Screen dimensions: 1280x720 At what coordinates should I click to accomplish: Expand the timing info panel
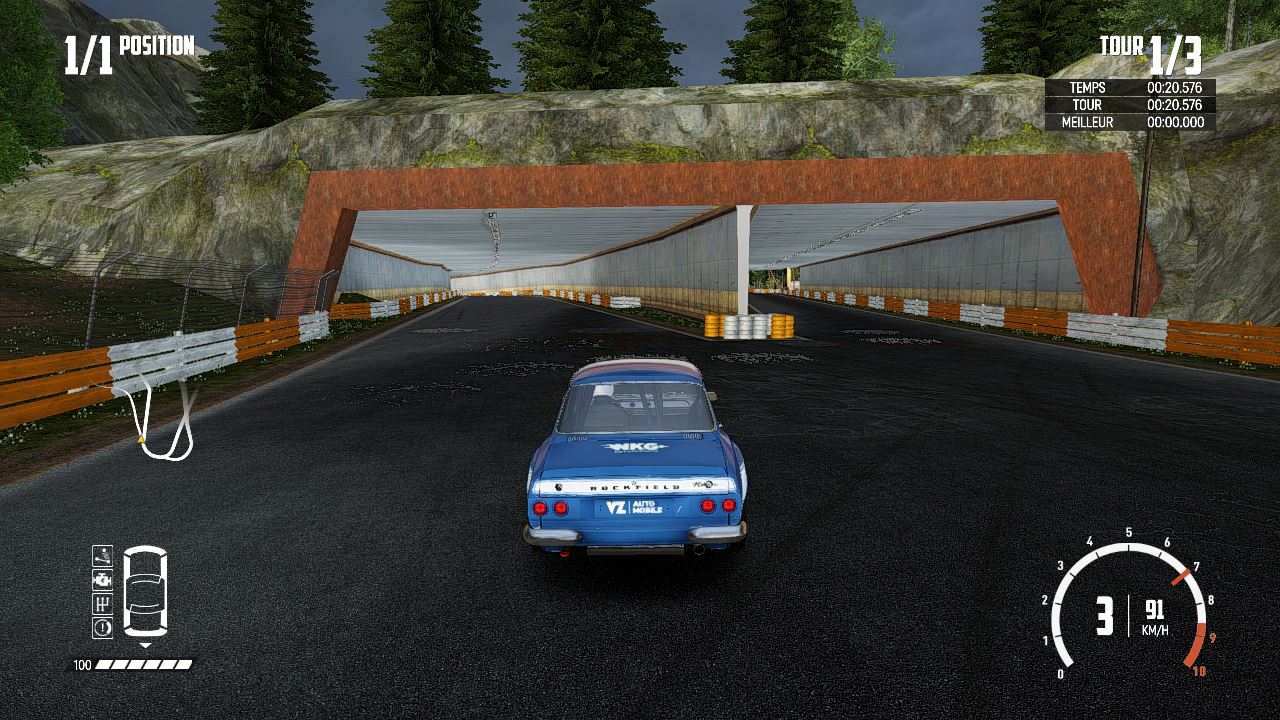(1130, 105)
